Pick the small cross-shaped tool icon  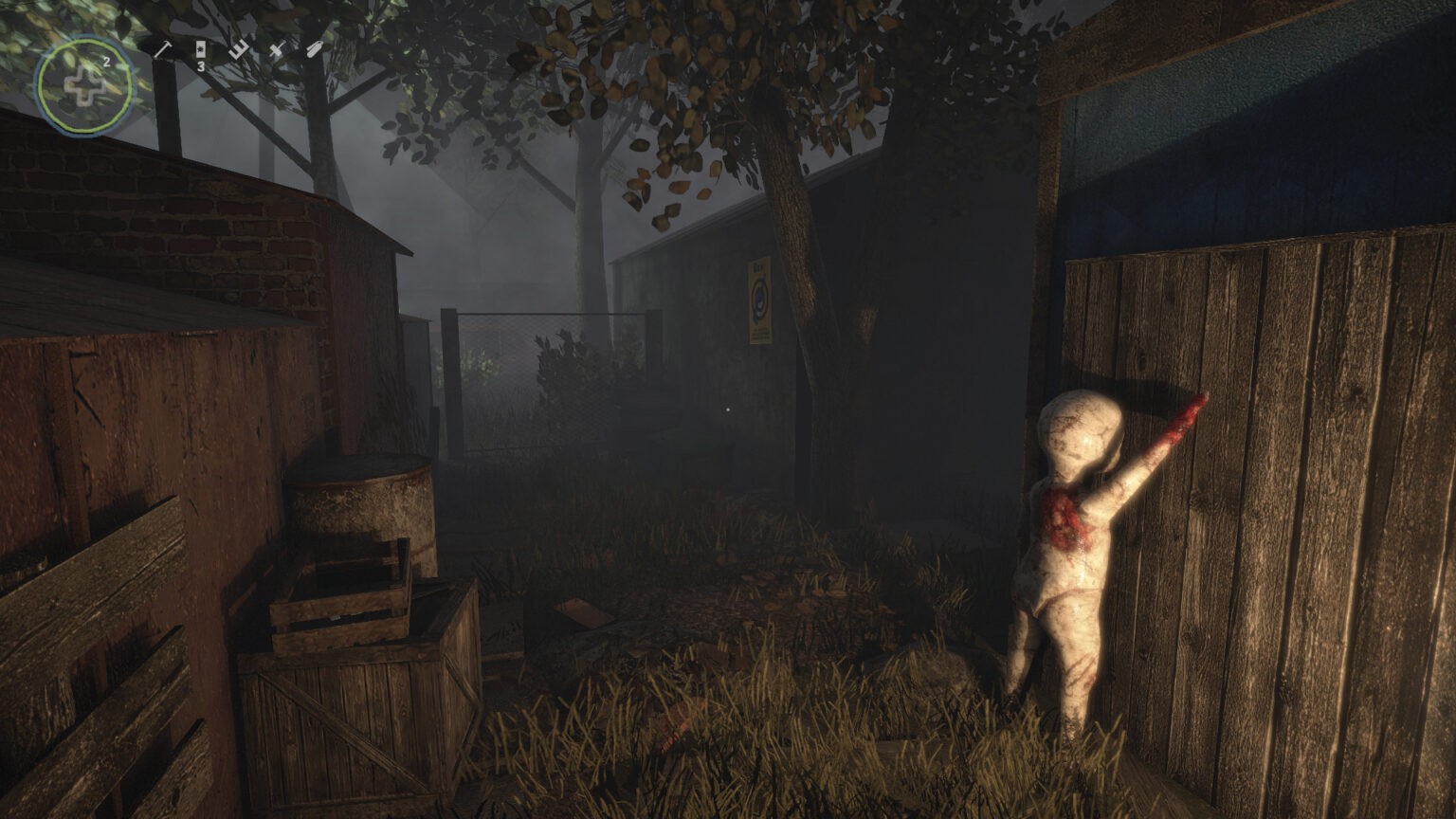[x=276, y=50]
